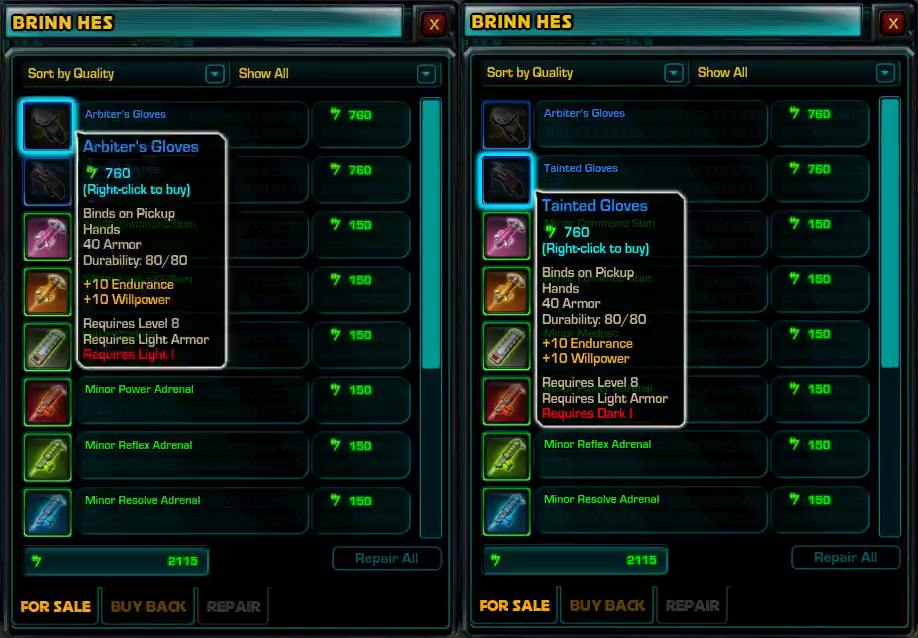The width and height of the screenshot is (918, 638).
Task: Close the vendor window showing Arbiter's Gloves tooltip
Action: 433,24
